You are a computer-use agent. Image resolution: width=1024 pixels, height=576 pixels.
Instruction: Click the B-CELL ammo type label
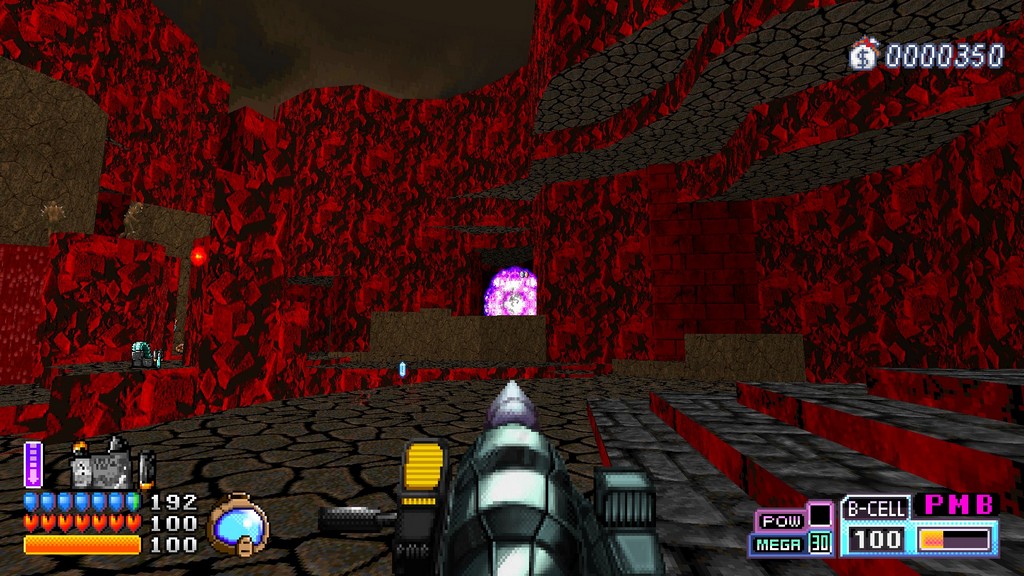tap(875, 509)
